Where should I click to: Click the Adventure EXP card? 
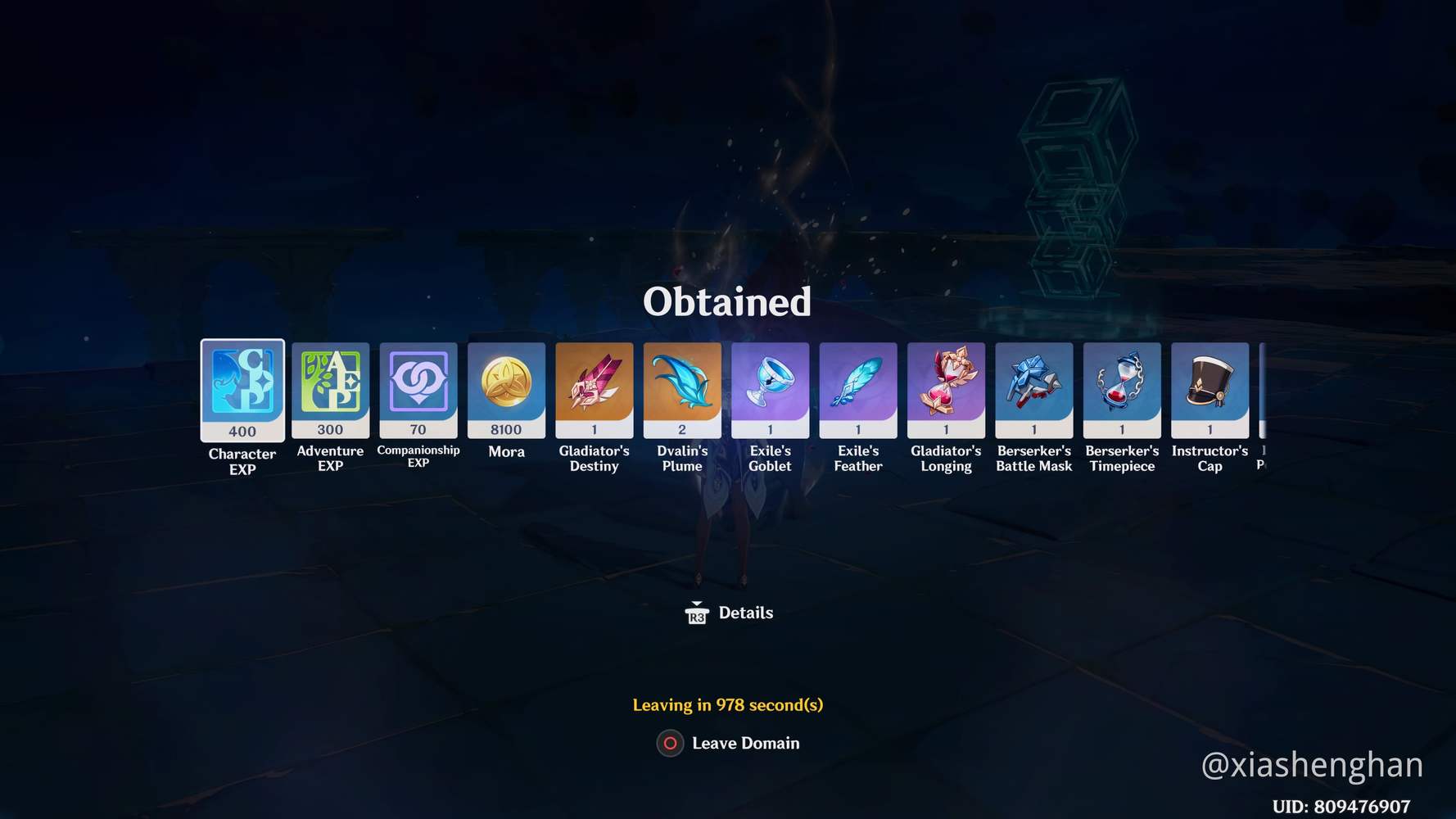tap(330, 387)
